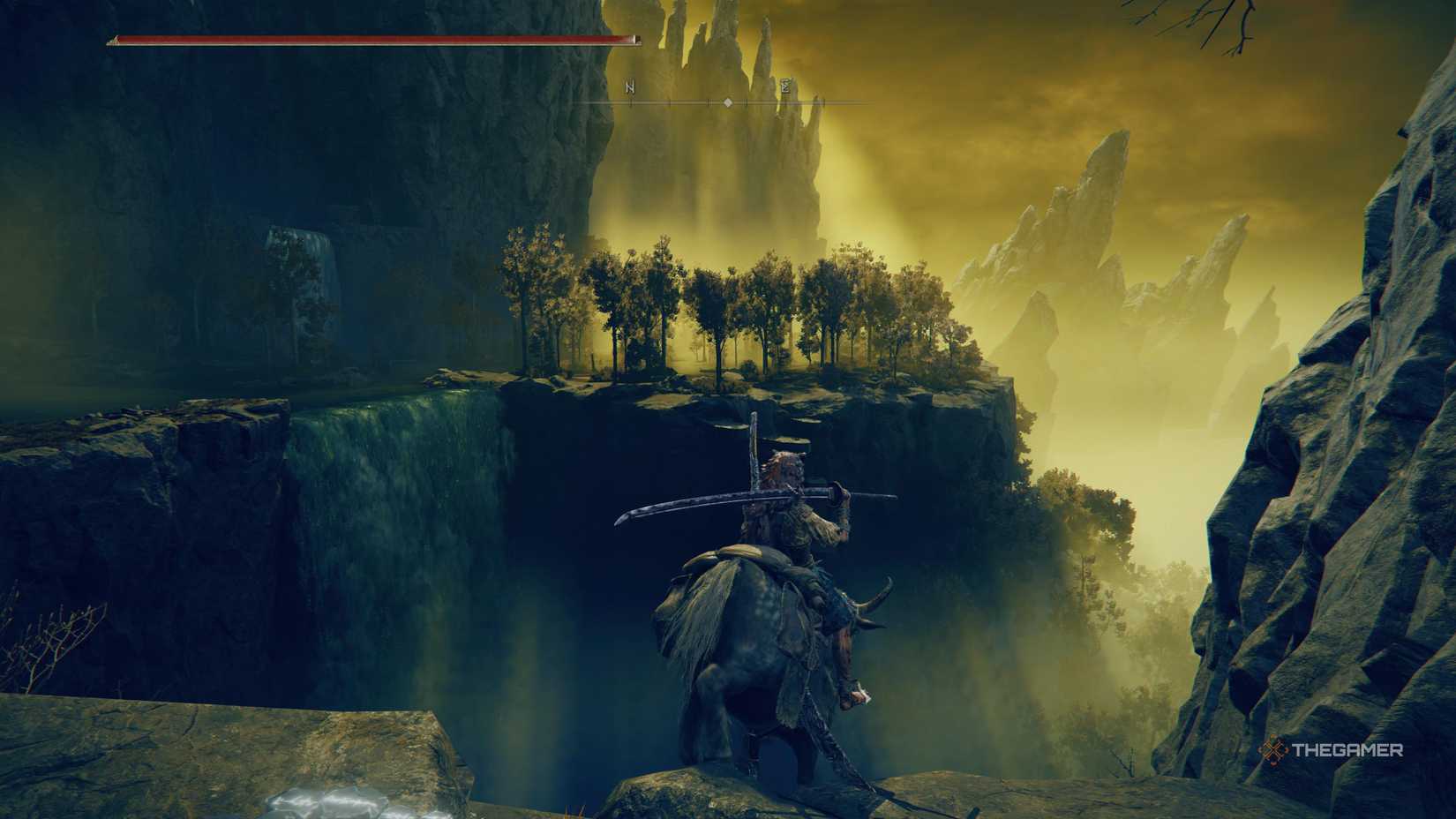The height and width of the screenshot is (819, 1456).
Task: Click the leftmost compass tick mark
Action: pos(631,103)
